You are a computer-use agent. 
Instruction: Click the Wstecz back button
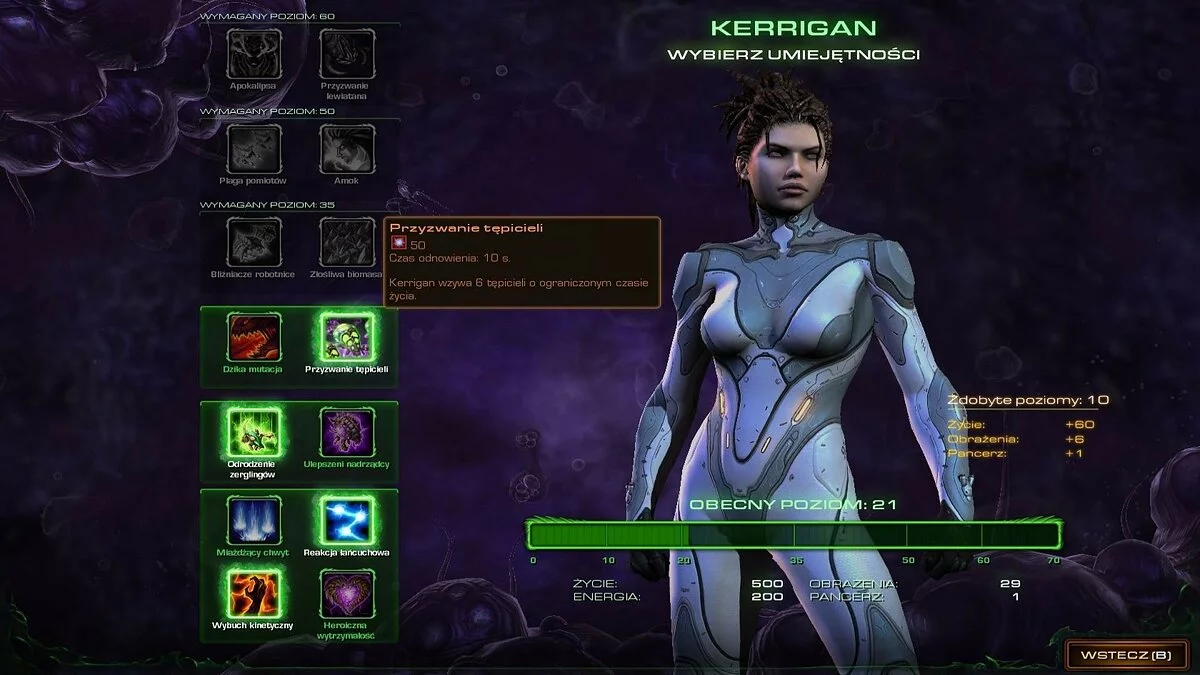click(1125, 655)
